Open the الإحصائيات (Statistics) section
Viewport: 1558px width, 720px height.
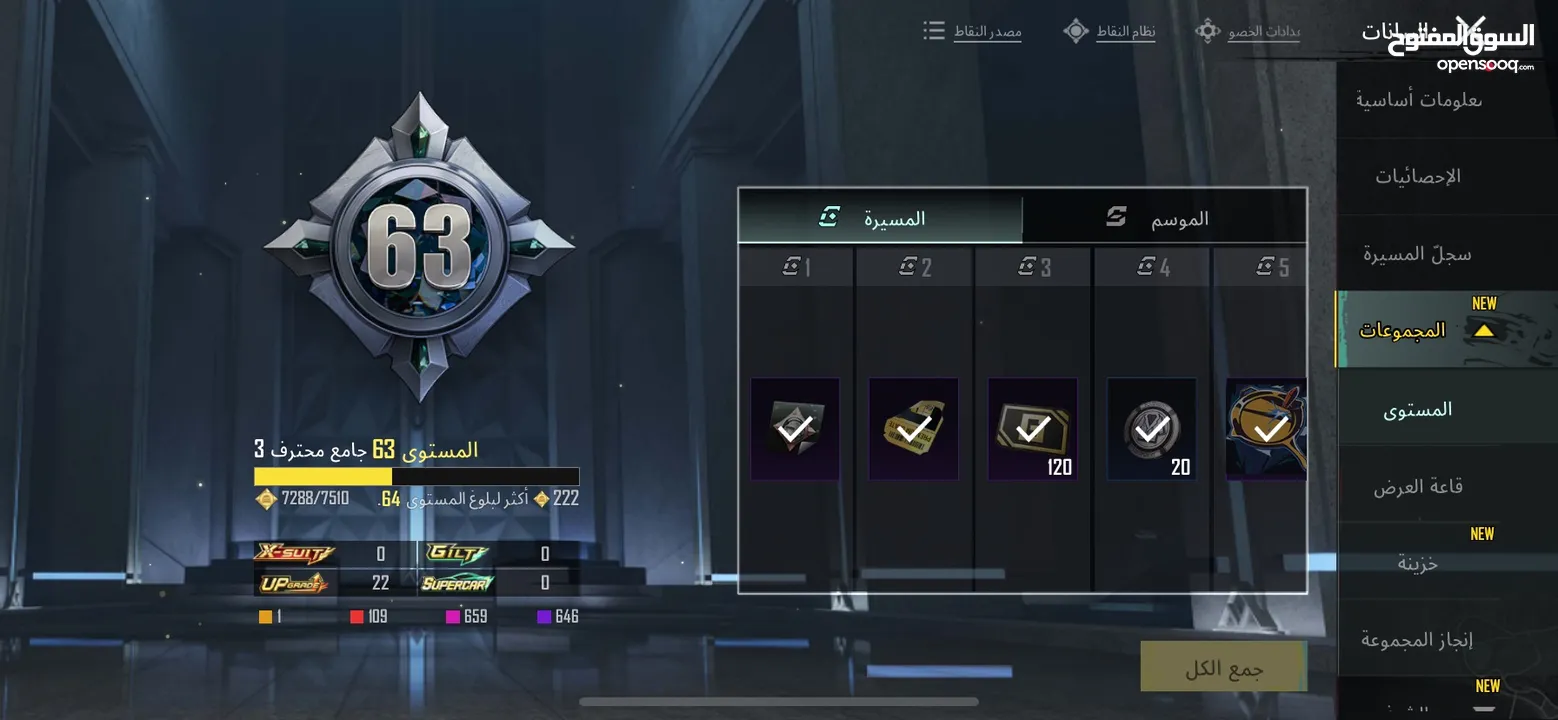1418,177
